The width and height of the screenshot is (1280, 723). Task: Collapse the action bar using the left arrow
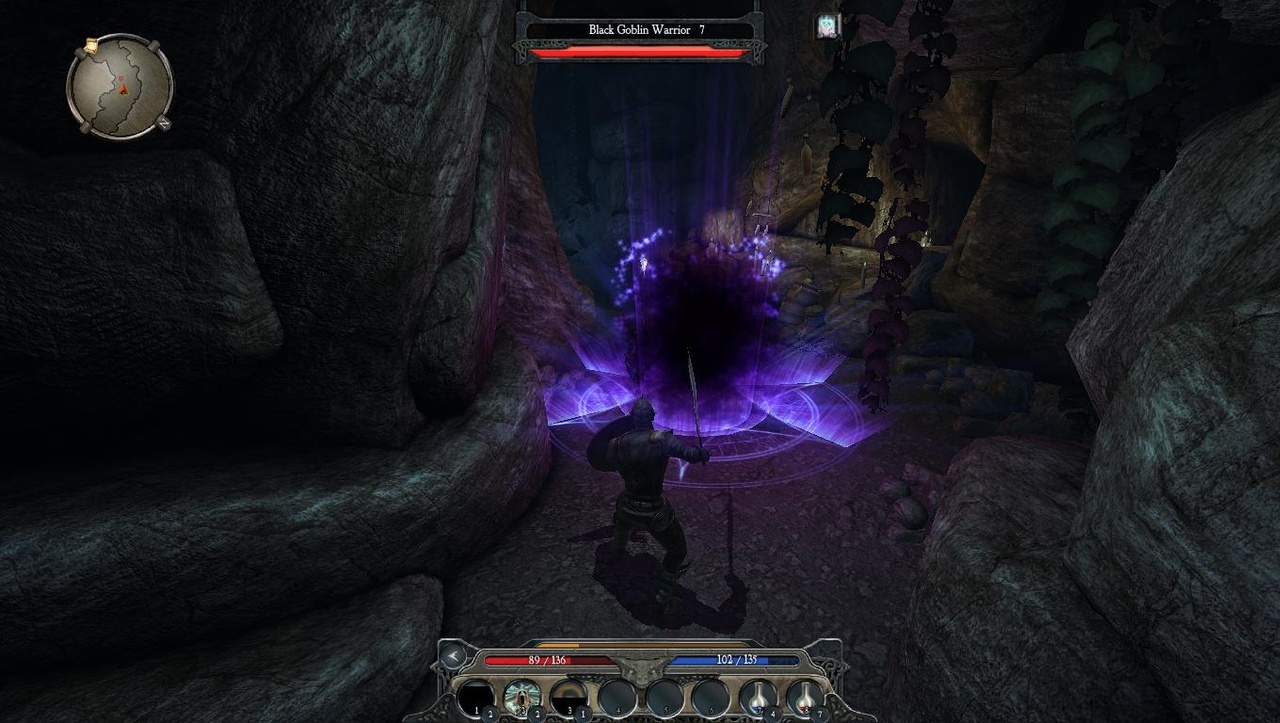[452, 657]
